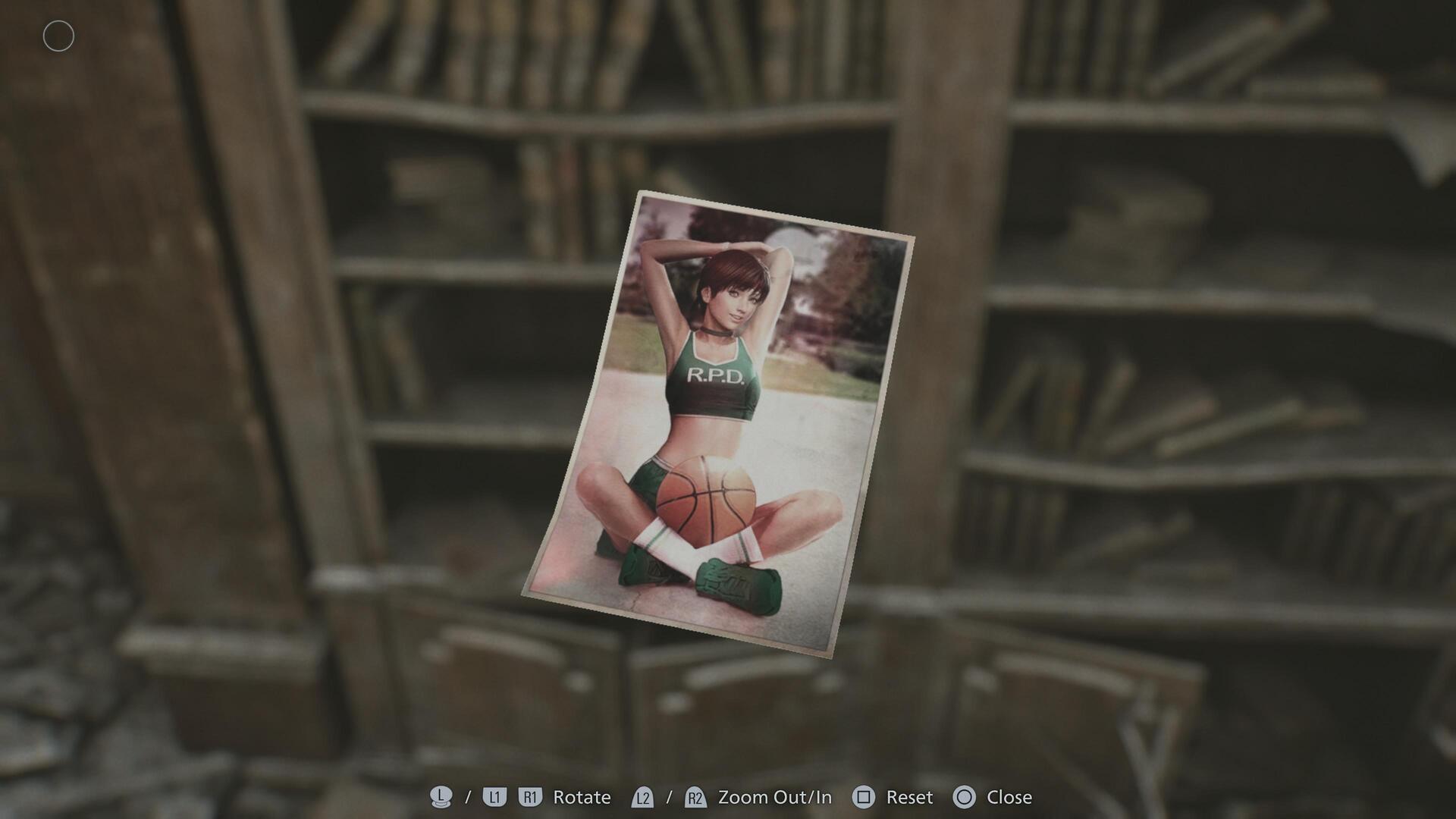
Task: Click the circle indicator in top-left corner
Action: click(58, 36)
